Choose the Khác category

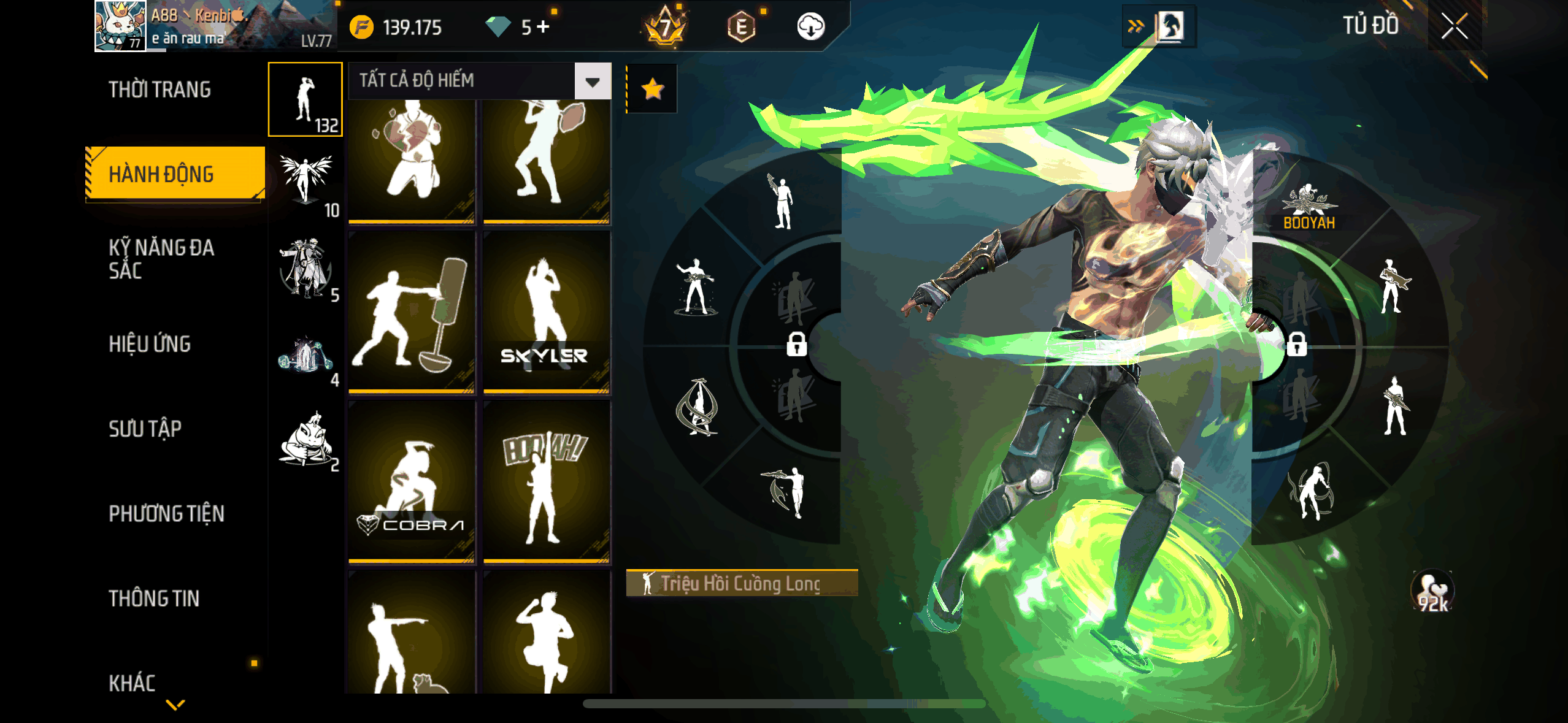[132, 683]
